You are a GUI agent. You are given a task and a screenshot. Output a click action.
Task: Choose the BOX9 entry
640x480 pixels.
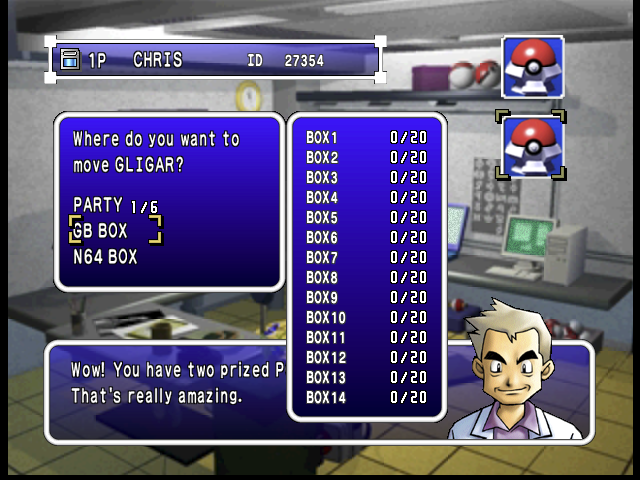pos(366,297)
